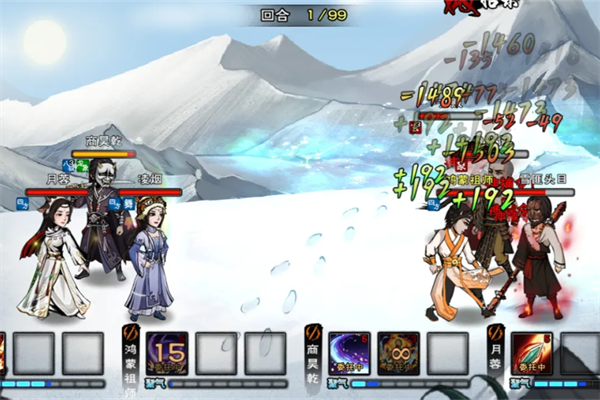The height and width of the screenshot is (400, 600).
Task: Select the skill icon showing number 15
Action: 167,353
